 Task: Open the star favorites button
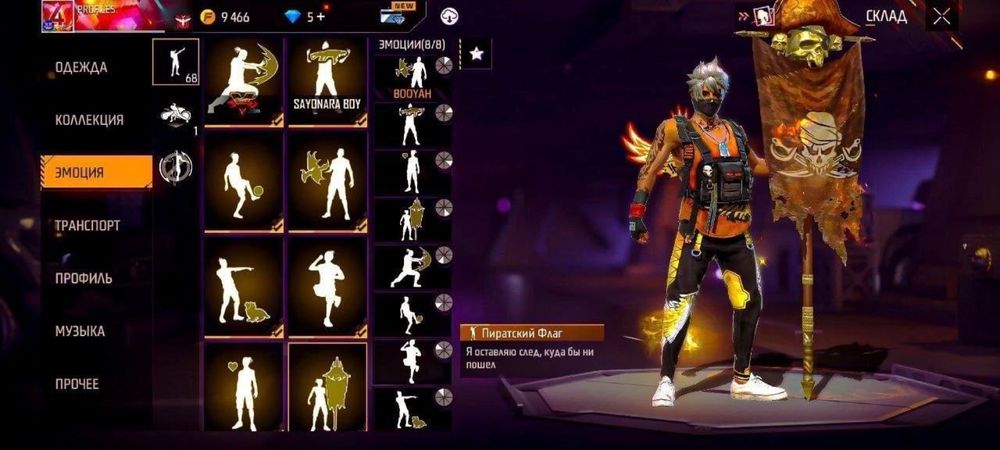tap(477, 53)
